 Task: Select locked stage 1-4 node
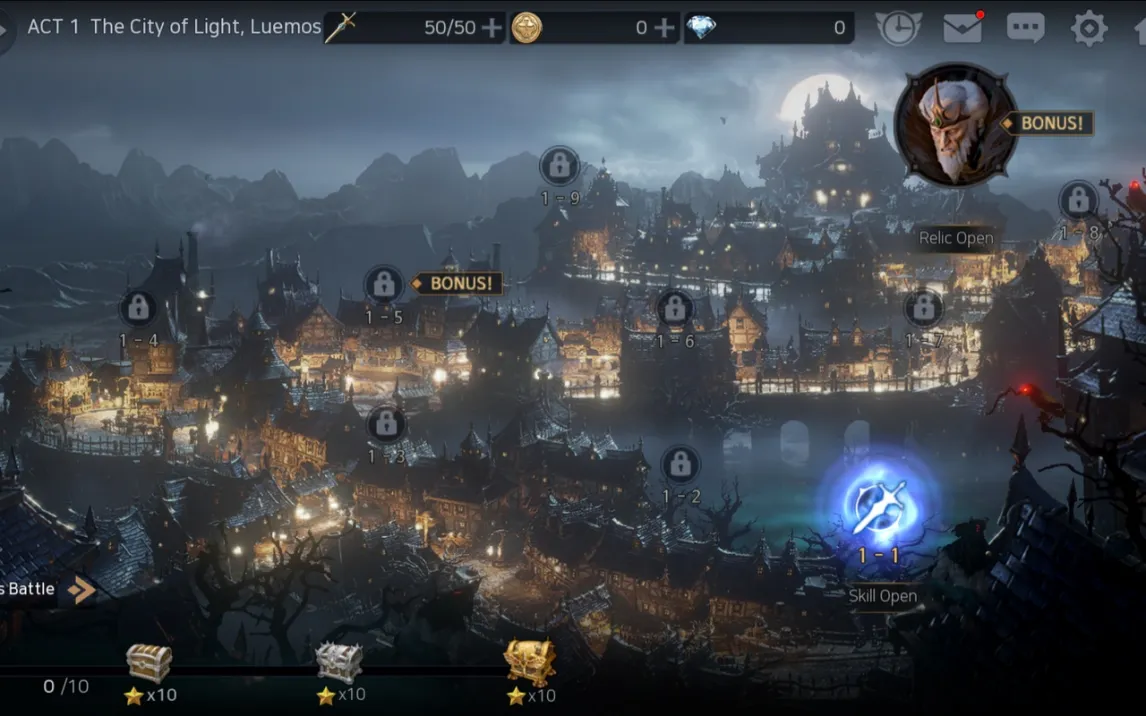pos(138,308)
